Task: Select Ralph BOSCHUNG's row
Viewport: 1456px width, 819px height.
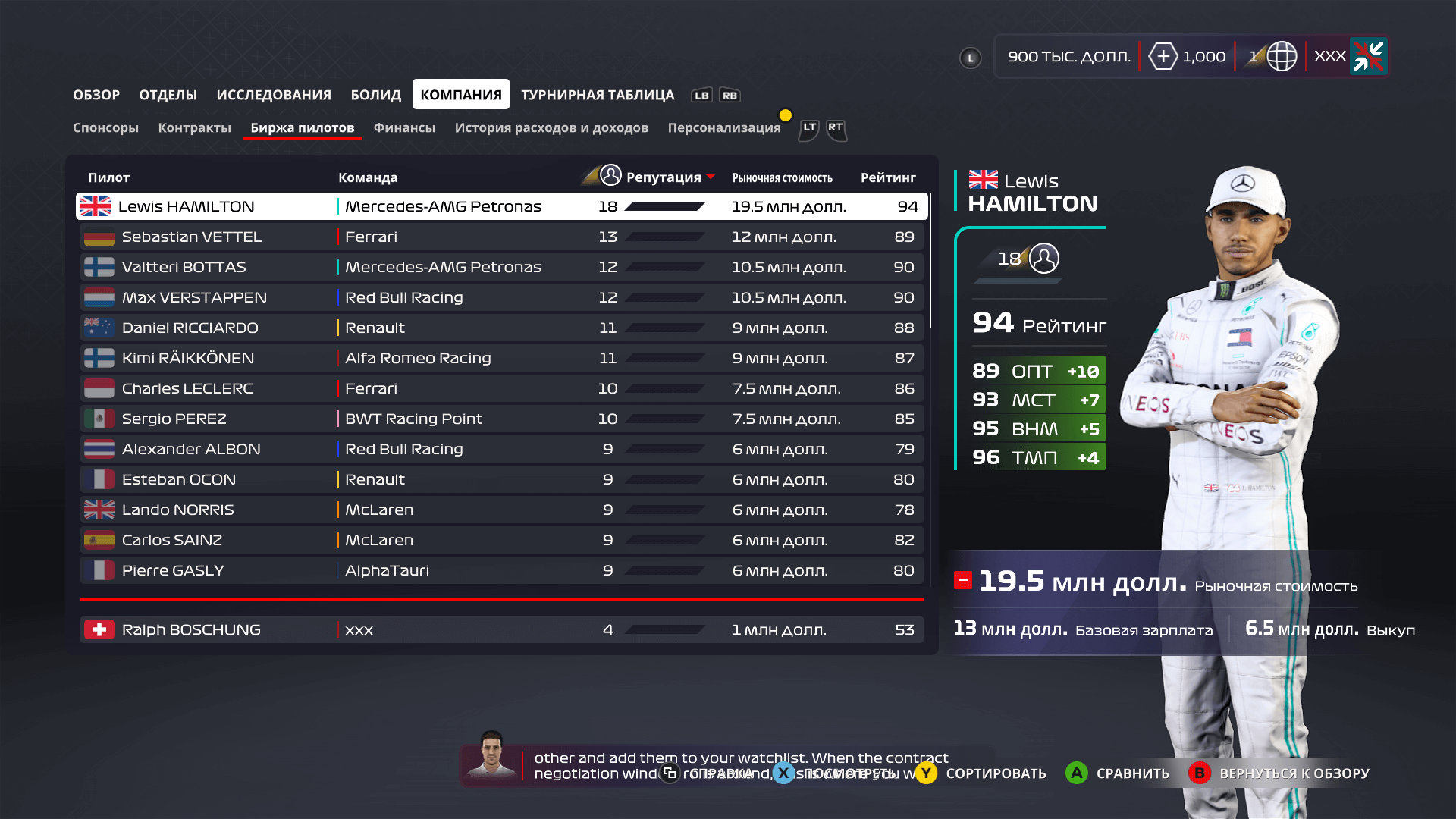Action: [500, 629]
